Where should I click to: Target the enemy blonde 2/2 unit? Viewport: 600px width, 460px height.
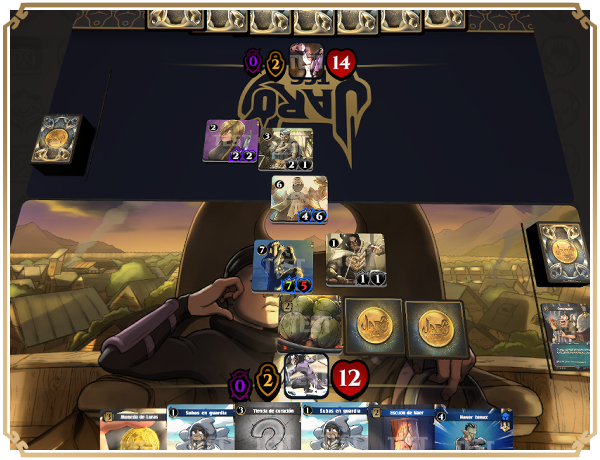[x=232, y=141]
